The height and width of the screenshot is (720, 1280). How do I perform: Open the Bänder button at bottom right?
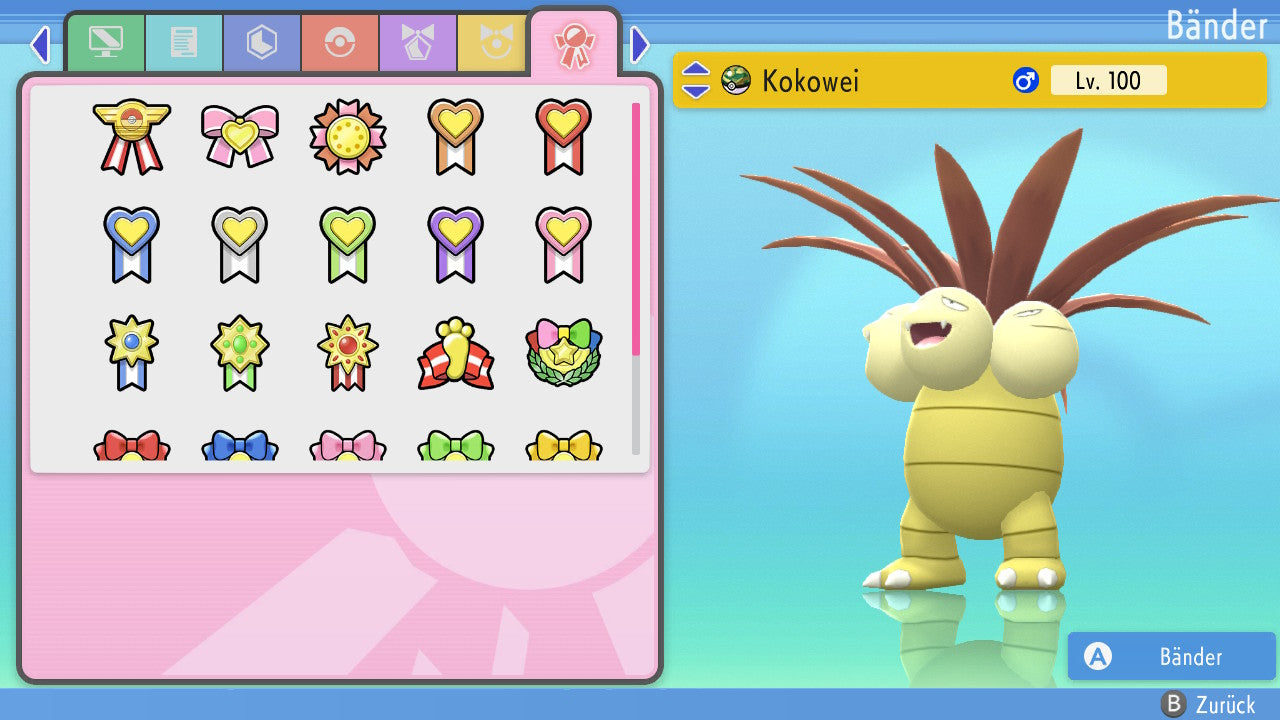click(x=1171, y=656)
